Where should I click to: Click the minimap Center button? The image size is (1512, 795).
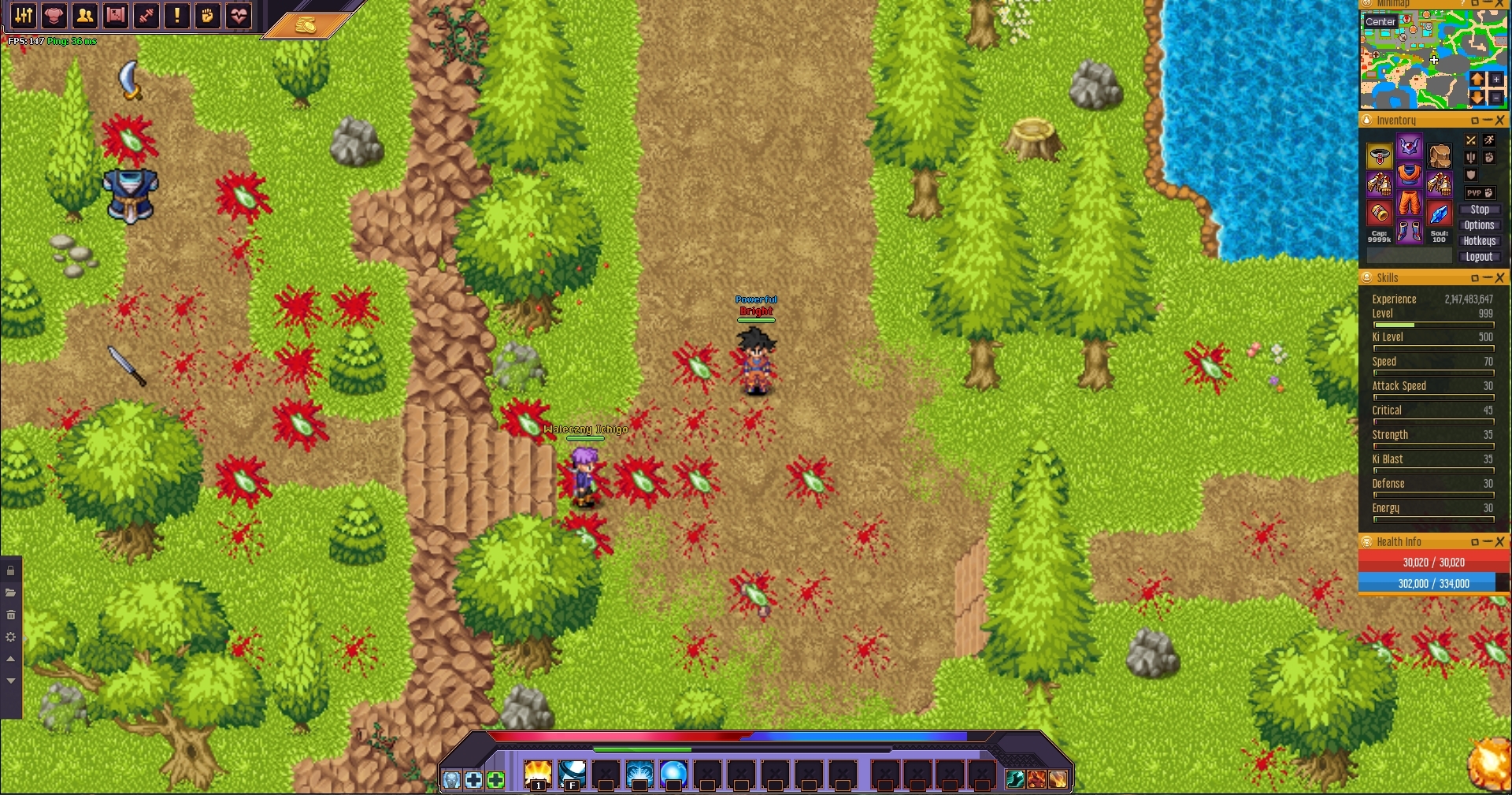pos(1380,21)
